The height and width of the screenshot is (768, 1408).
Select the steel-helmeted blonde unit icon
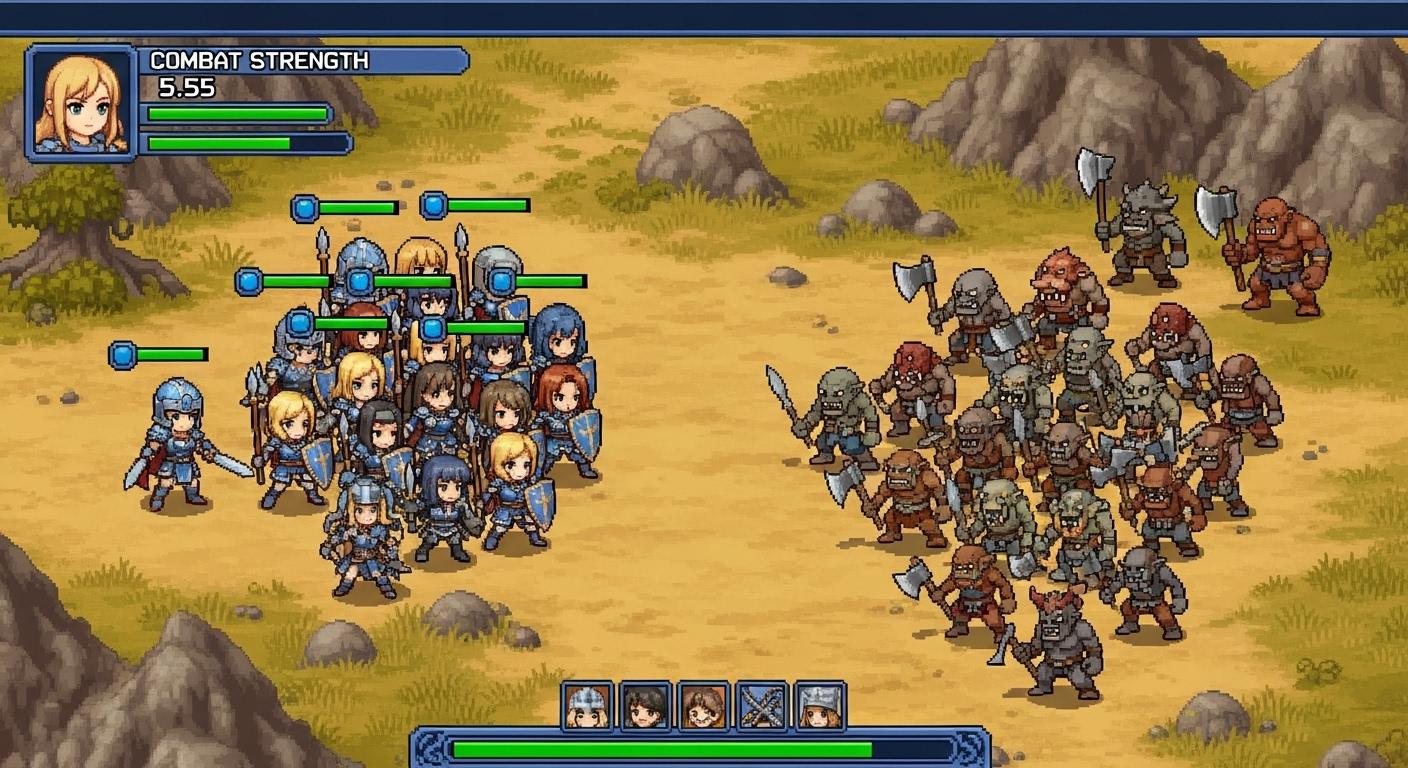coord(587,706)
